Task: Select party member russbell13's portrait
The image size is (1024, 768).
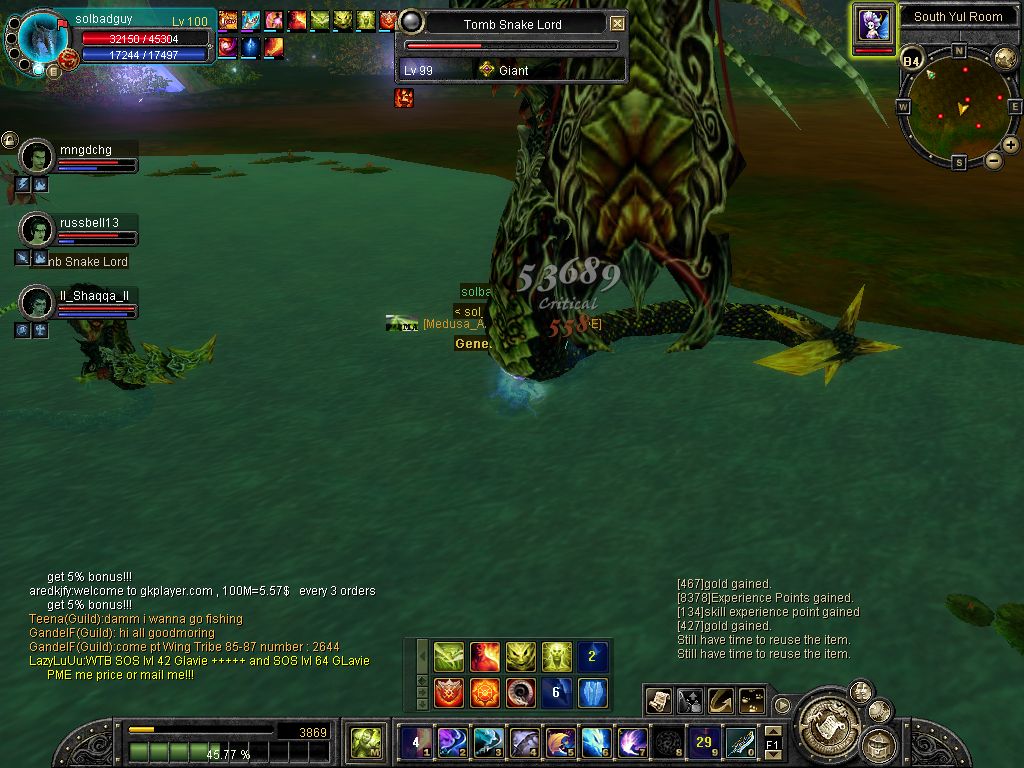Action: tap(36, 230)
